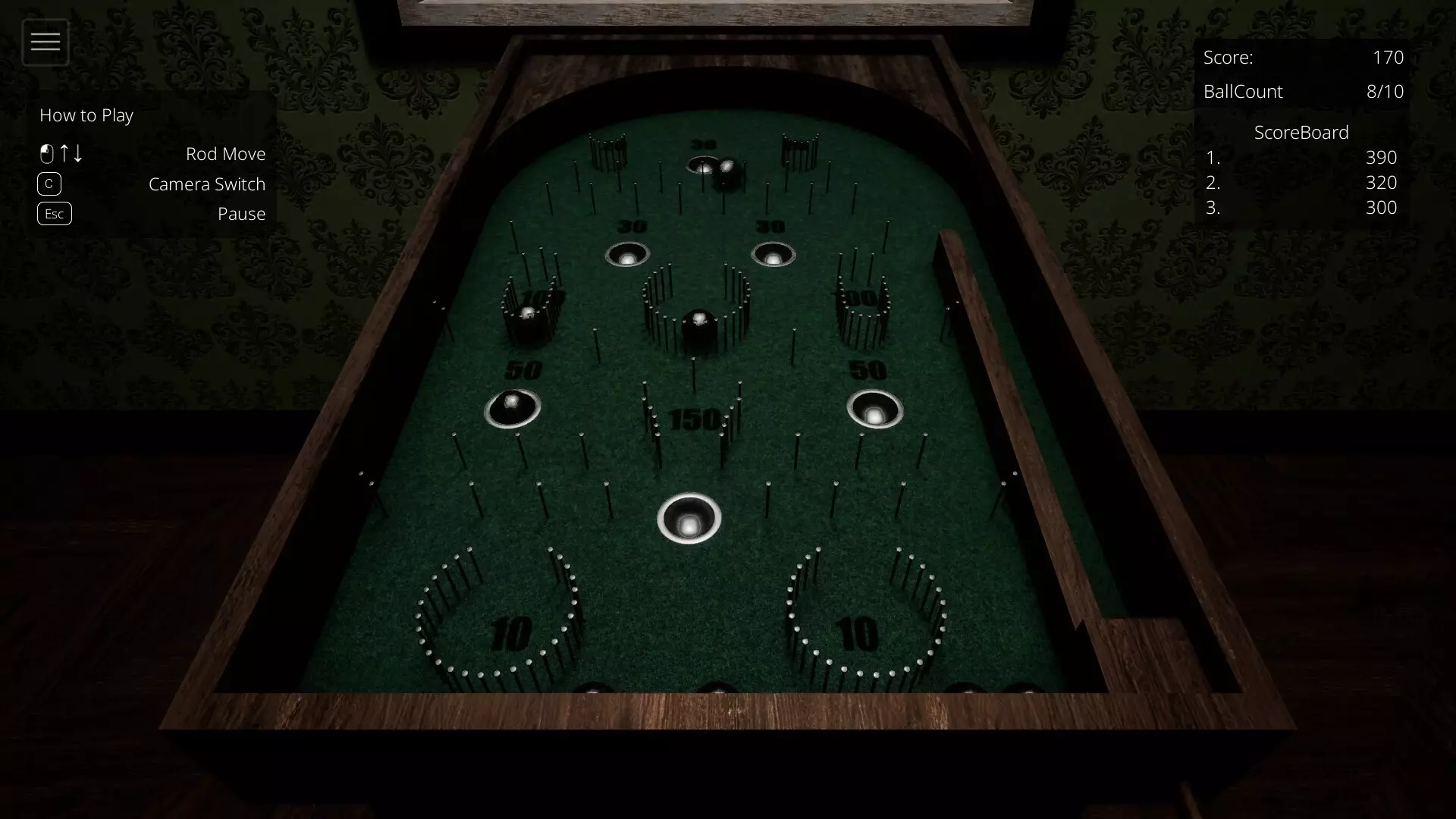Click the left 30 point hole
This screenshot has width=1456, height=819.
626,256
